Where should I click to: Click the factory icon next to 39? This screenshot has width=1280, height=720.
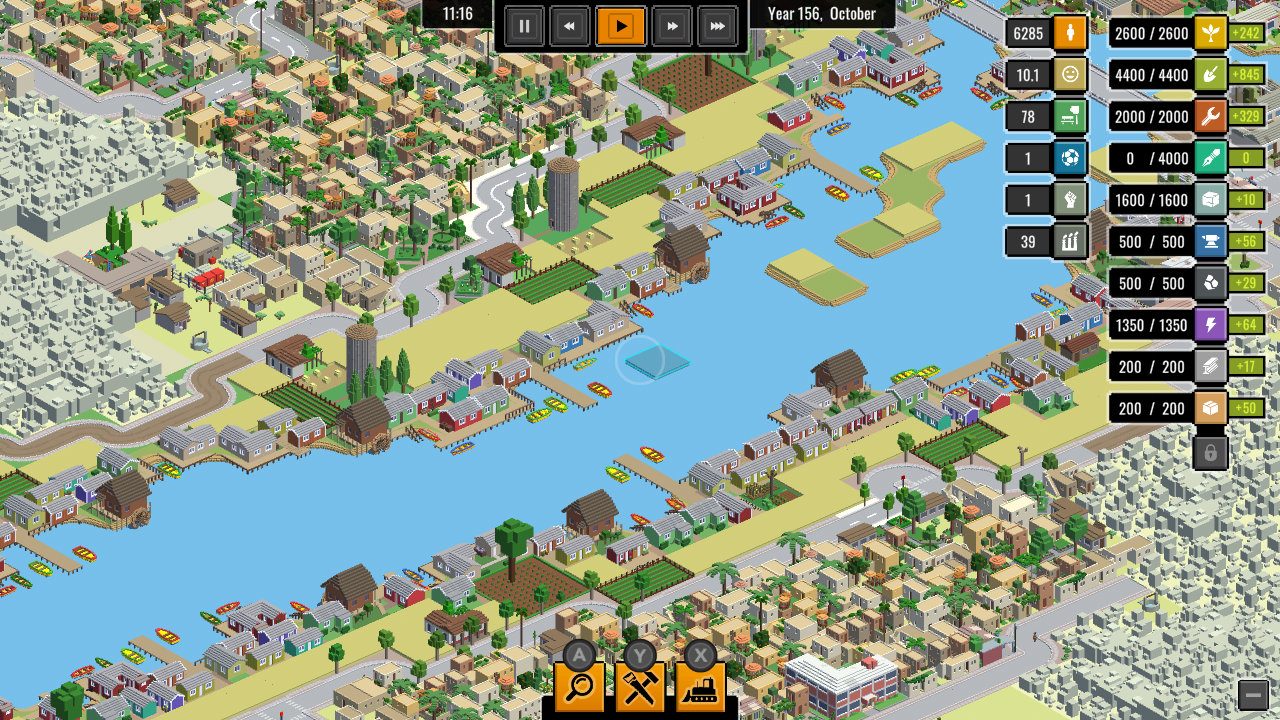(1069, 241)
